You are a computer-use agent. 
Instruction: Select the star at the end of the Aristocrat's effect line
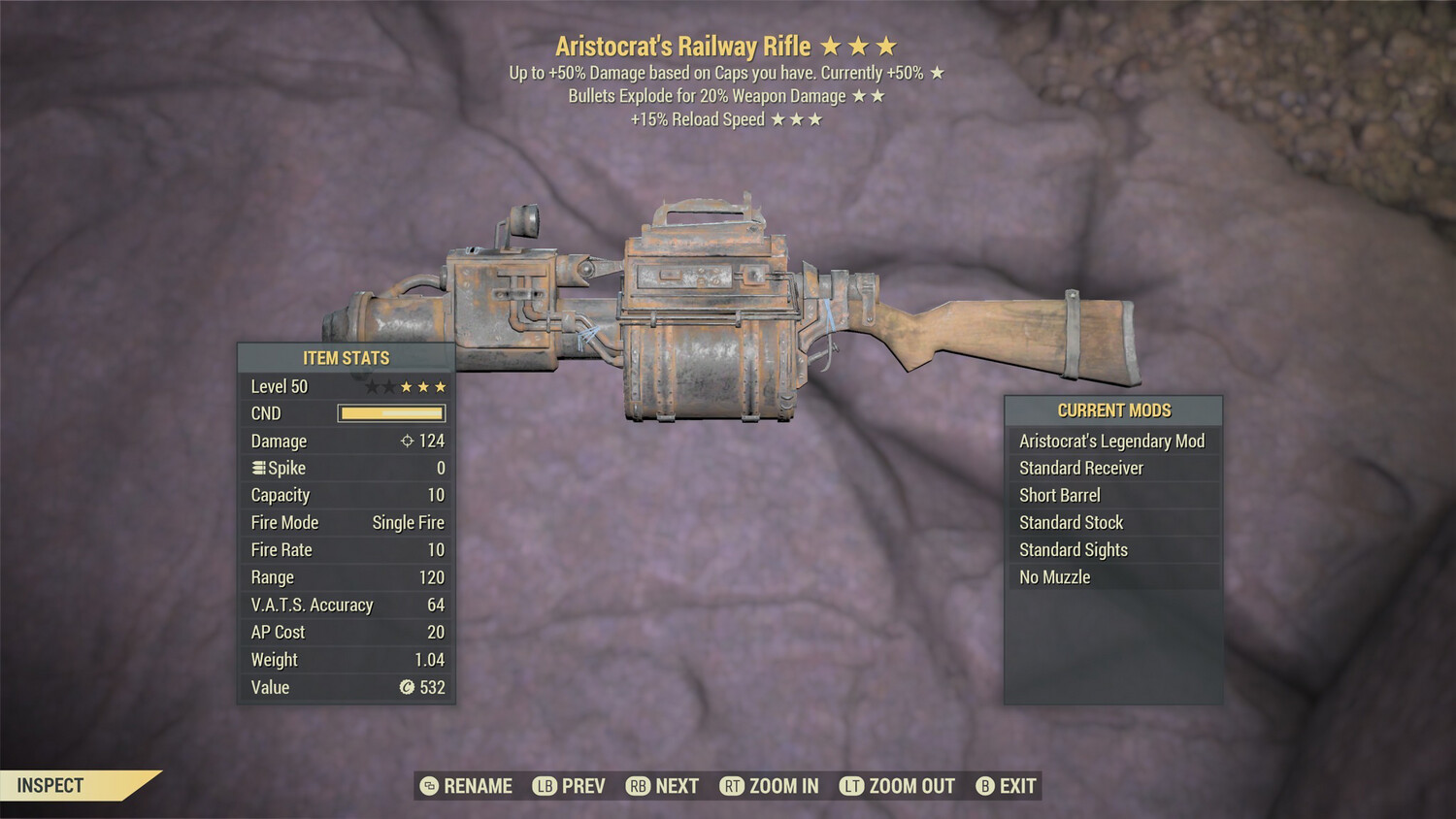938,72
